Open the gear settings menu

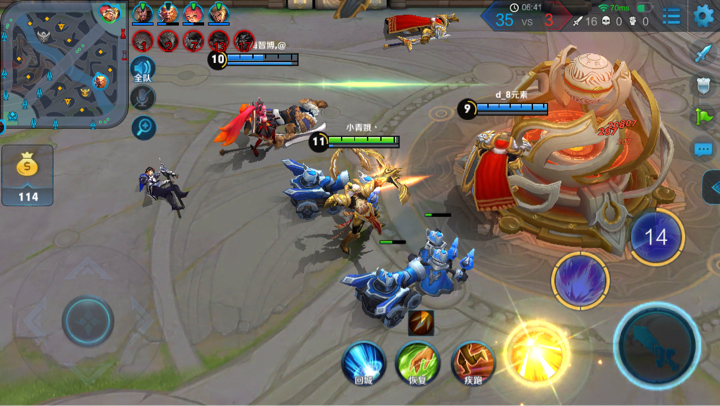coord(703,16)
